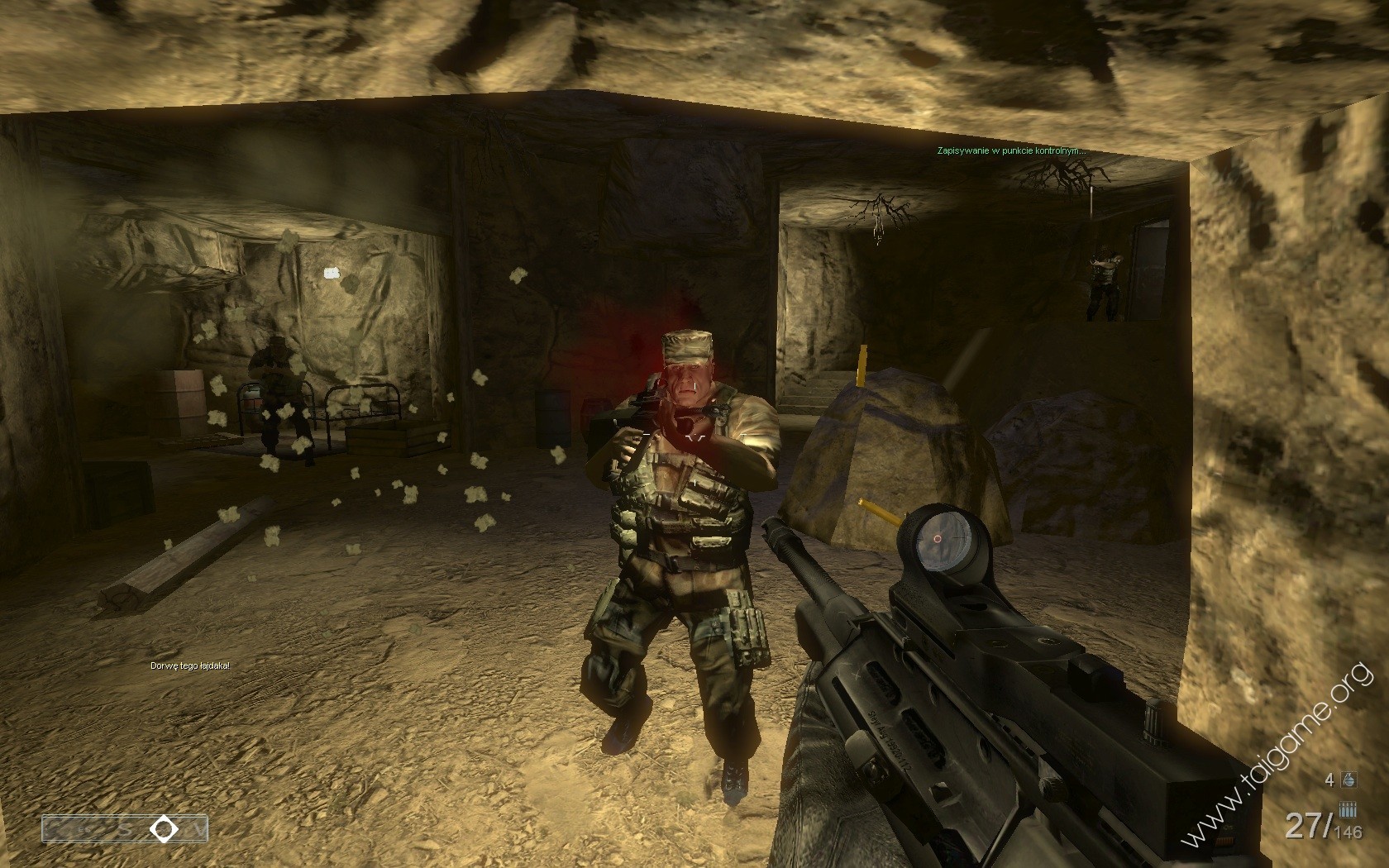Click the grenade icon in the HUD
This screenshot has width=1389, height=868.
click(1348, 780)
